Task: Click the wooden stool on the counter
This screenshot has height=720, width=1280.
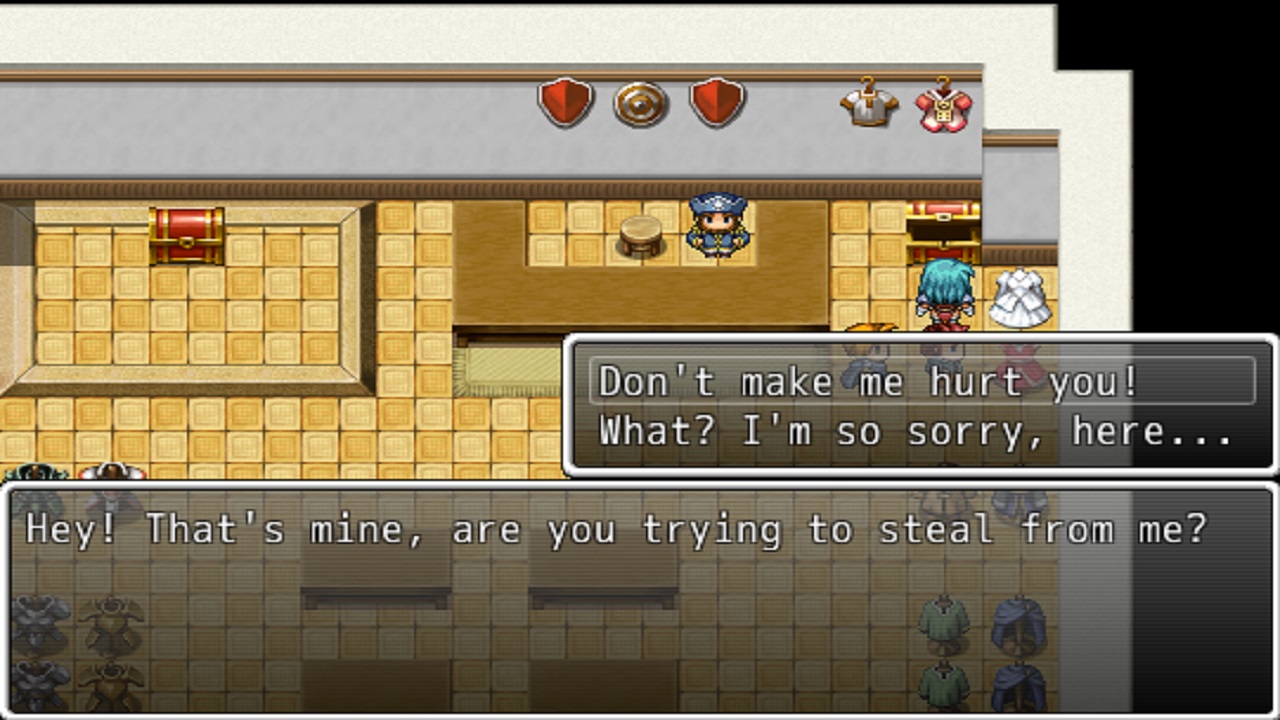Action: [641, 235]
